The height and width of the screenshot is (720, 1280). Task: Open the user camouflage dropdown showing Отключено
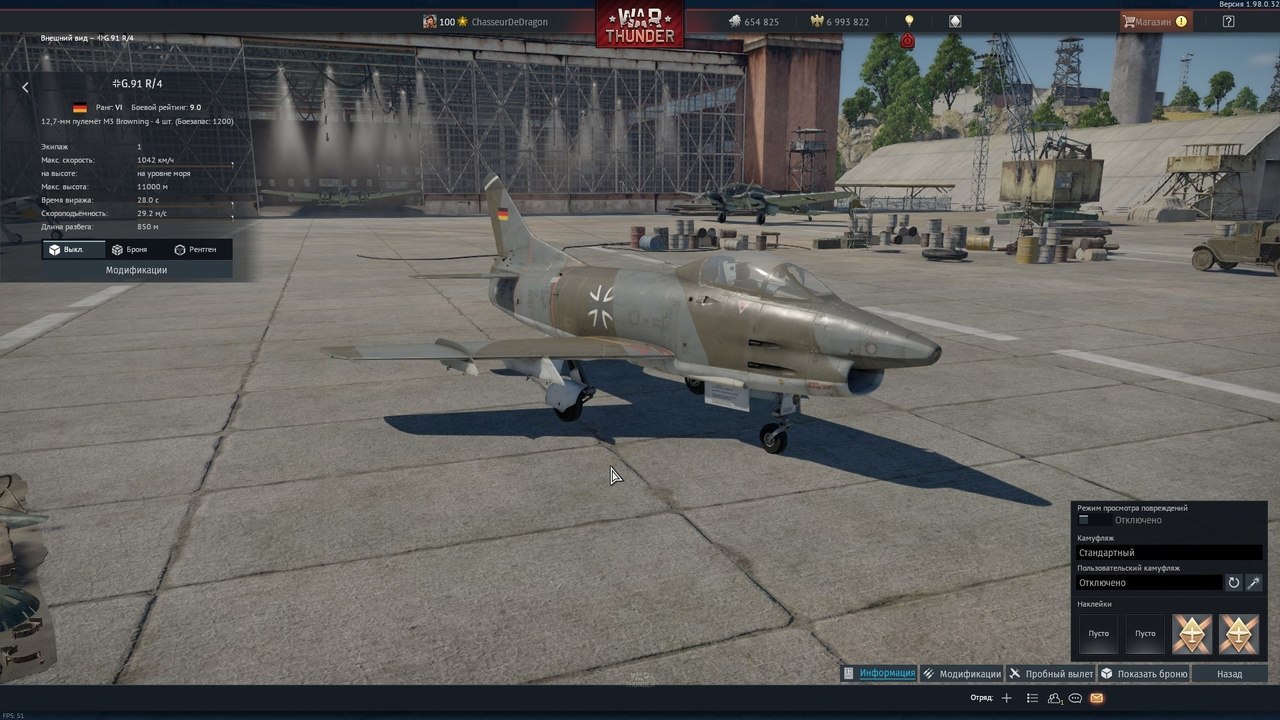[1149, 582]
